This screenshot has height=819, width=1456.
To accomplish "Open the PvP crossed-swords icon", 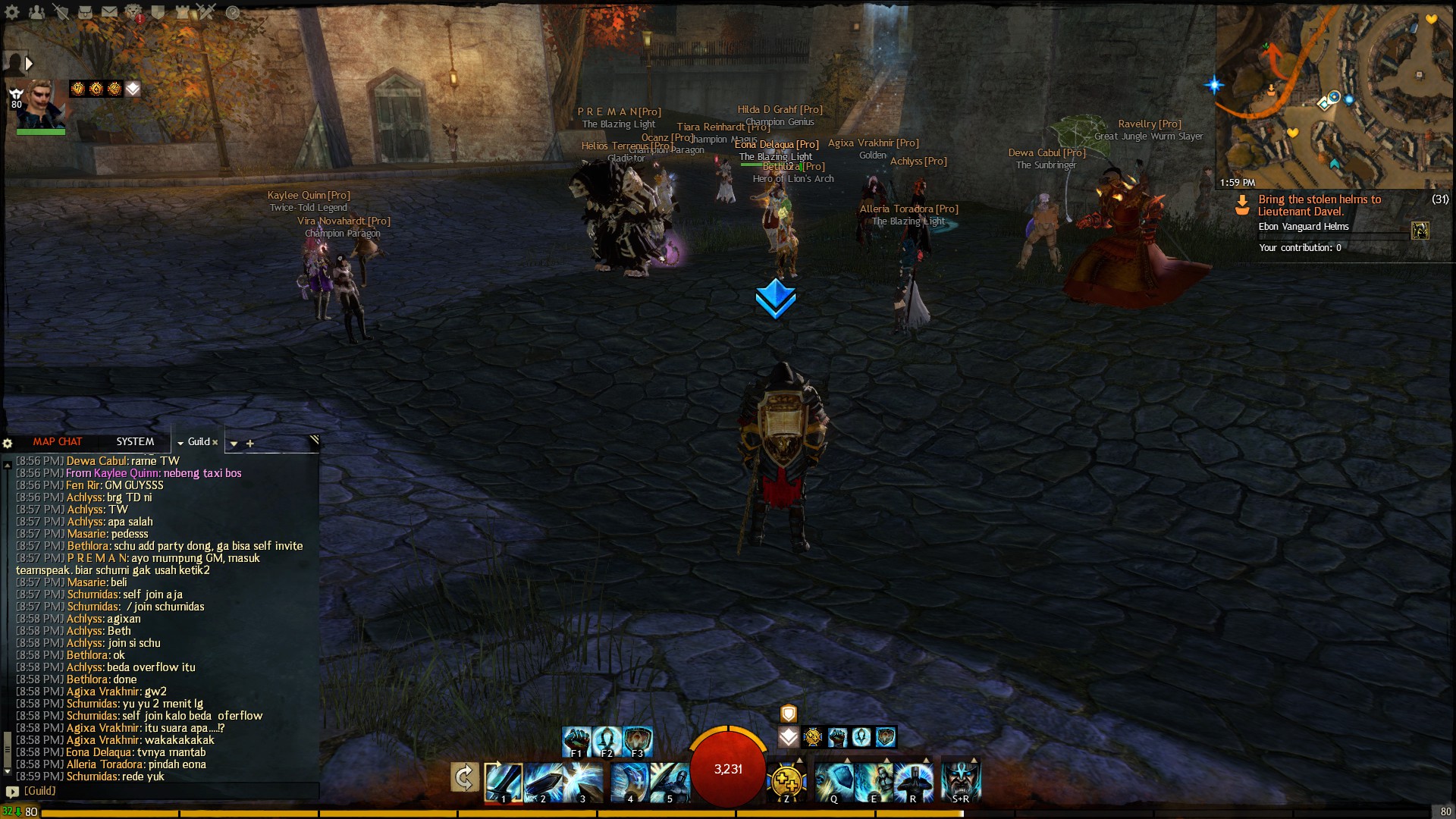I will [x=205, y=11].
